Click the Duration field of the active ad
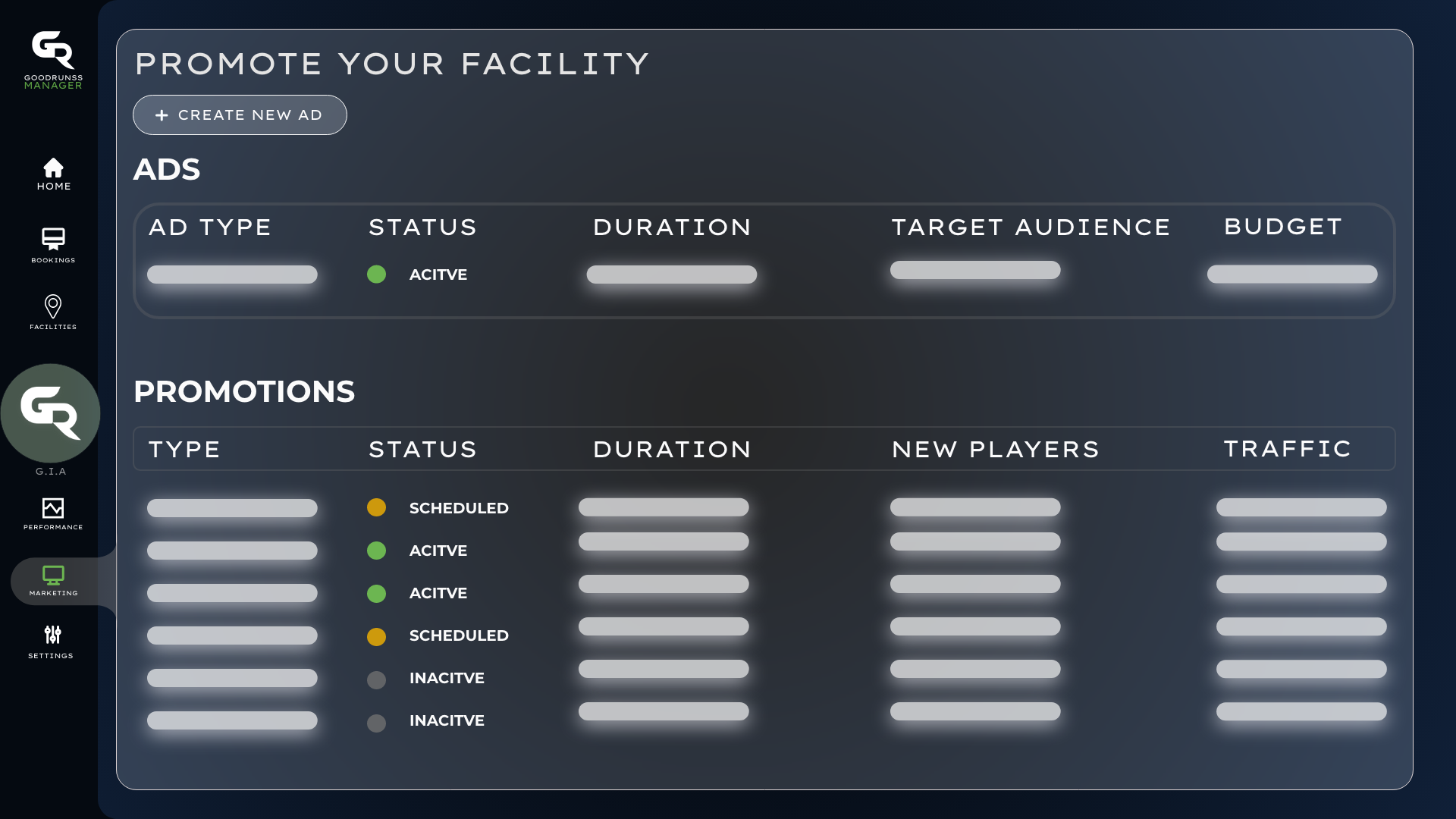This screenshot has height=819, width=1456. (672, 275)
